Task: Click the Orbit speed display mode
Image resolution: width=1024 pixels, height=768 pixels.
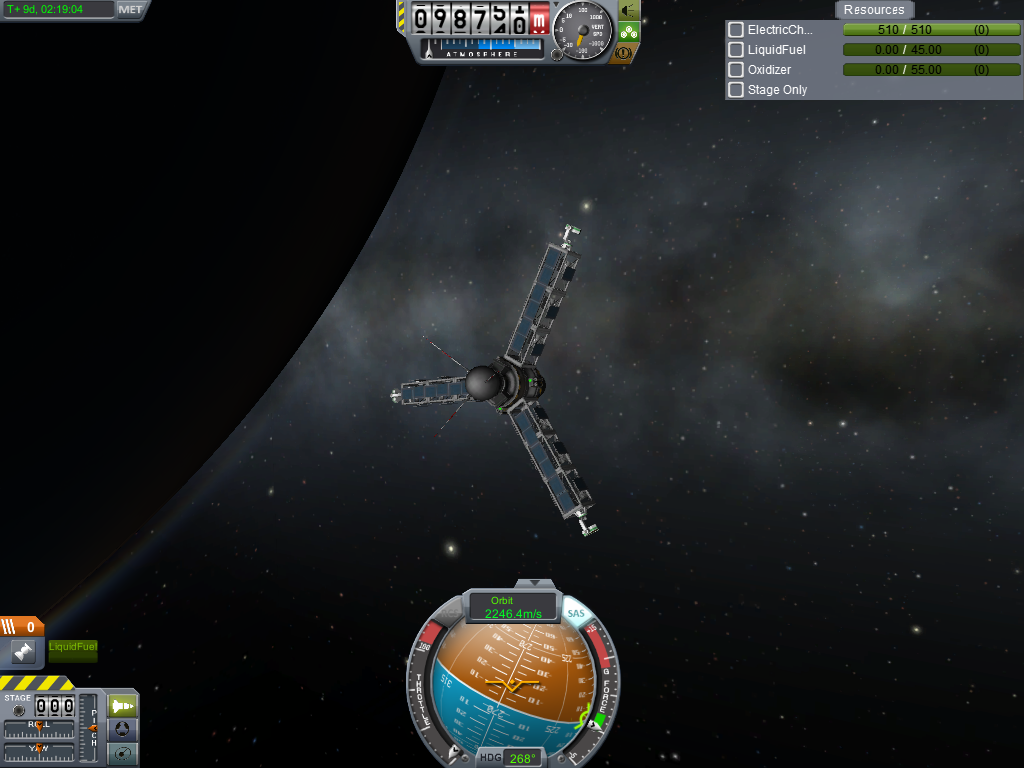Action: coord(514,607)
